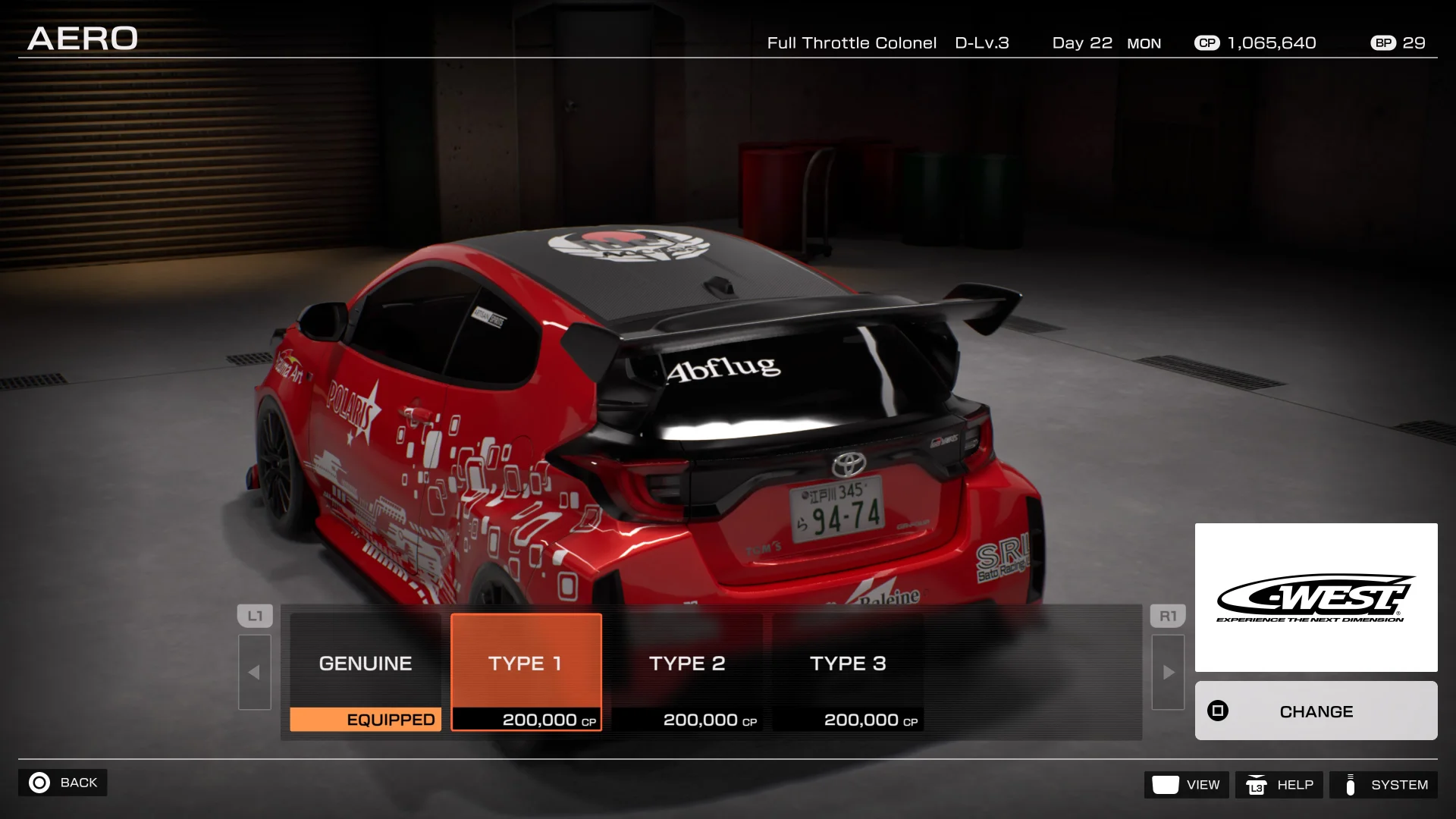The height and width of the screenshot is (819, 1456).
Task: Click the C-WEST brand logo panel
Action: click(x=1316, y=598)
